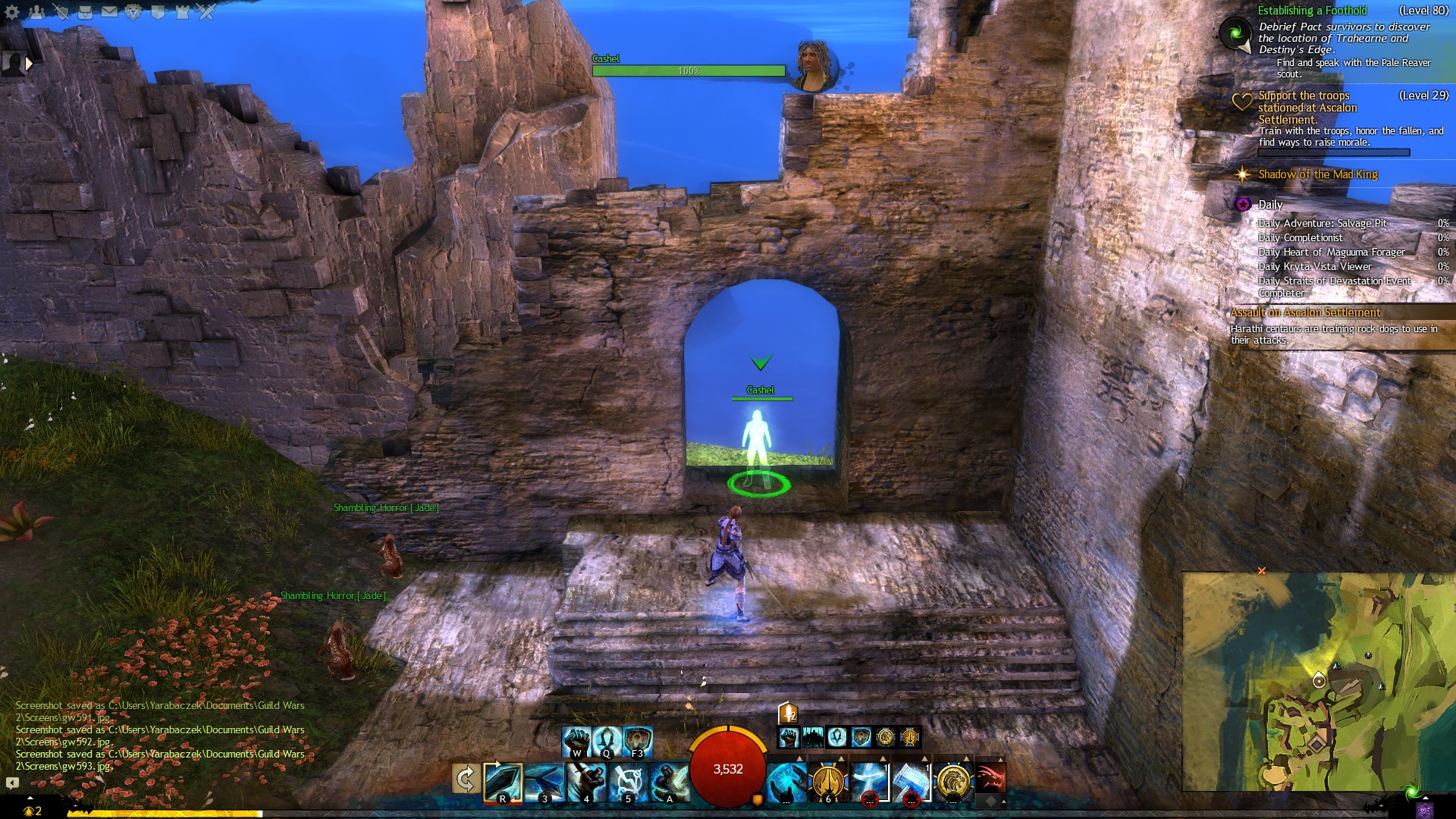Screen dimensions: 1456x819
Task: Use the healing skill with blue hands icon
Action: (786, 782)
